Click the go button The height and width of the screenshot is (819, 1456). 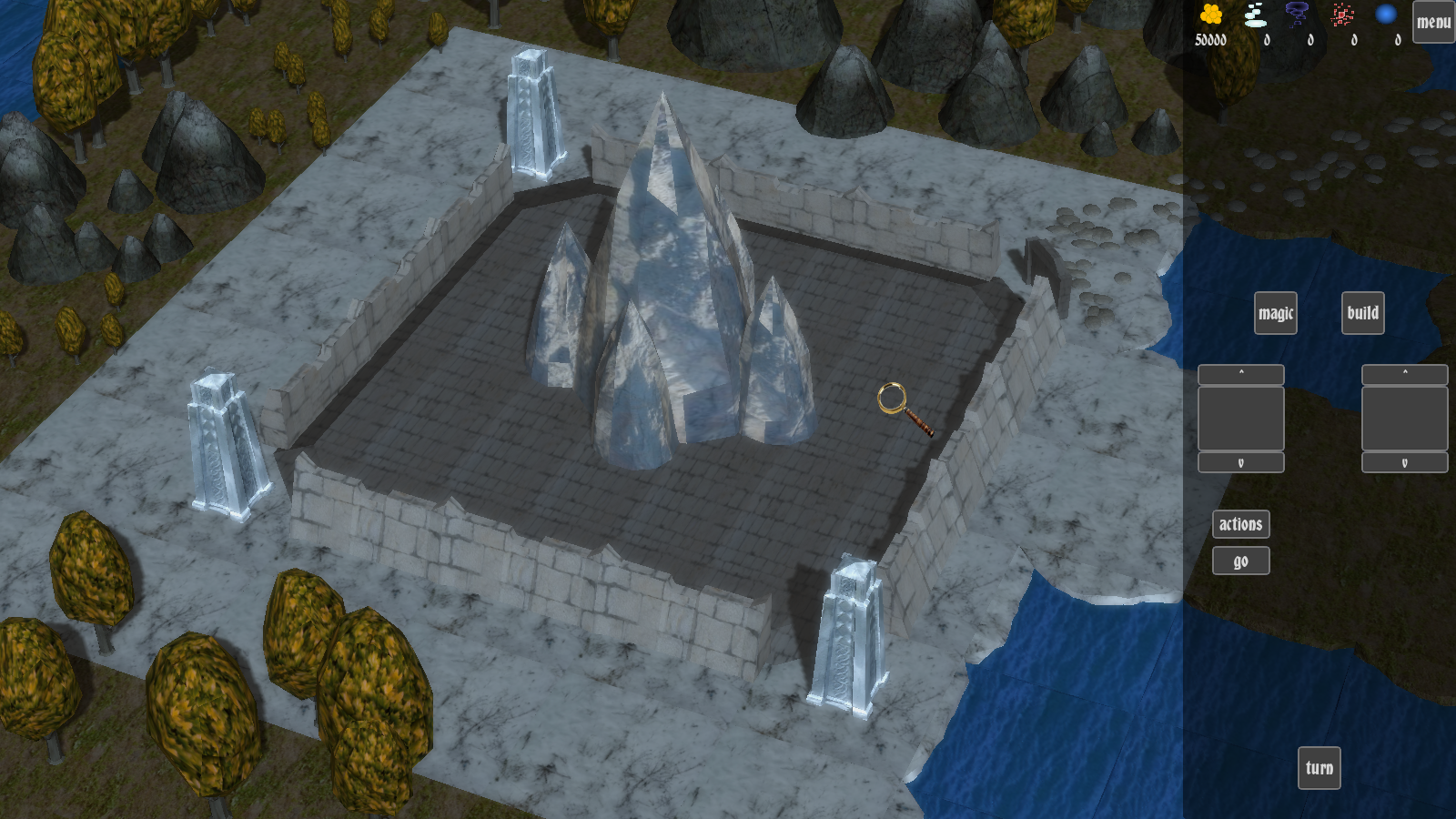[1240, 561]
